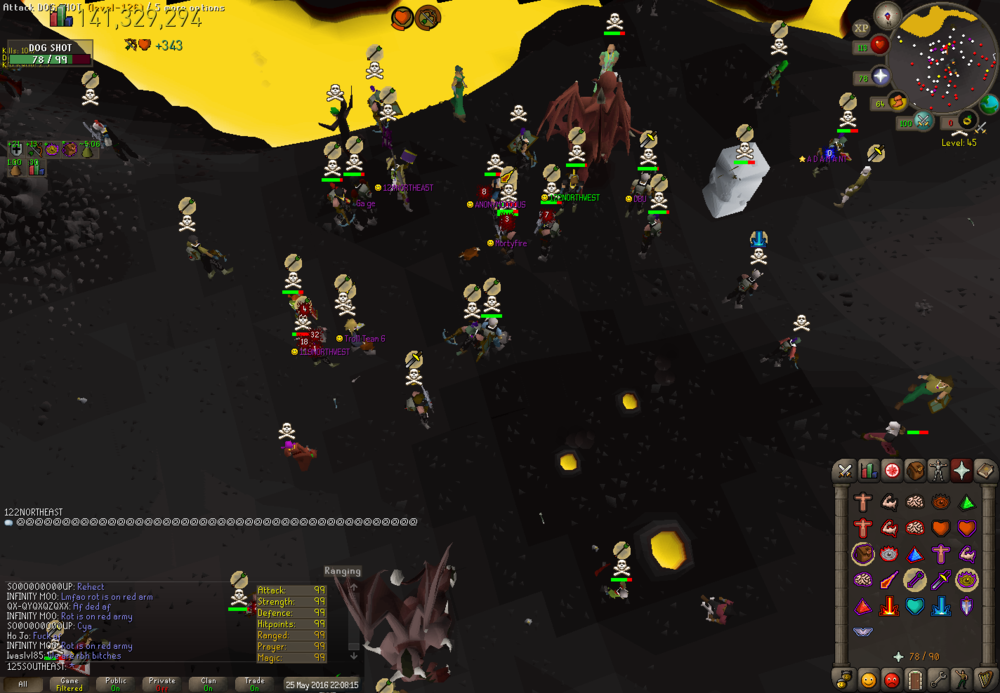The width and height of the screenshot is (1000, 693).
Task: Toggle the Private chat filter
Action: click(161, 684)
